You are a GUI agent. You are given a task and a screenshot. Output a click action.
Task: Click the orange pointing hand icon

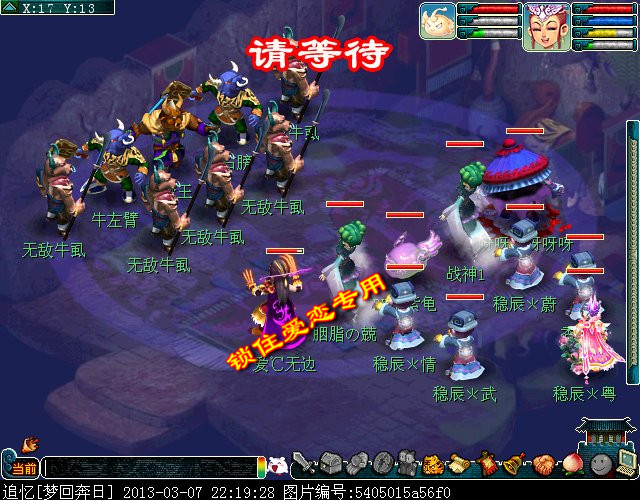pos(28,441)
